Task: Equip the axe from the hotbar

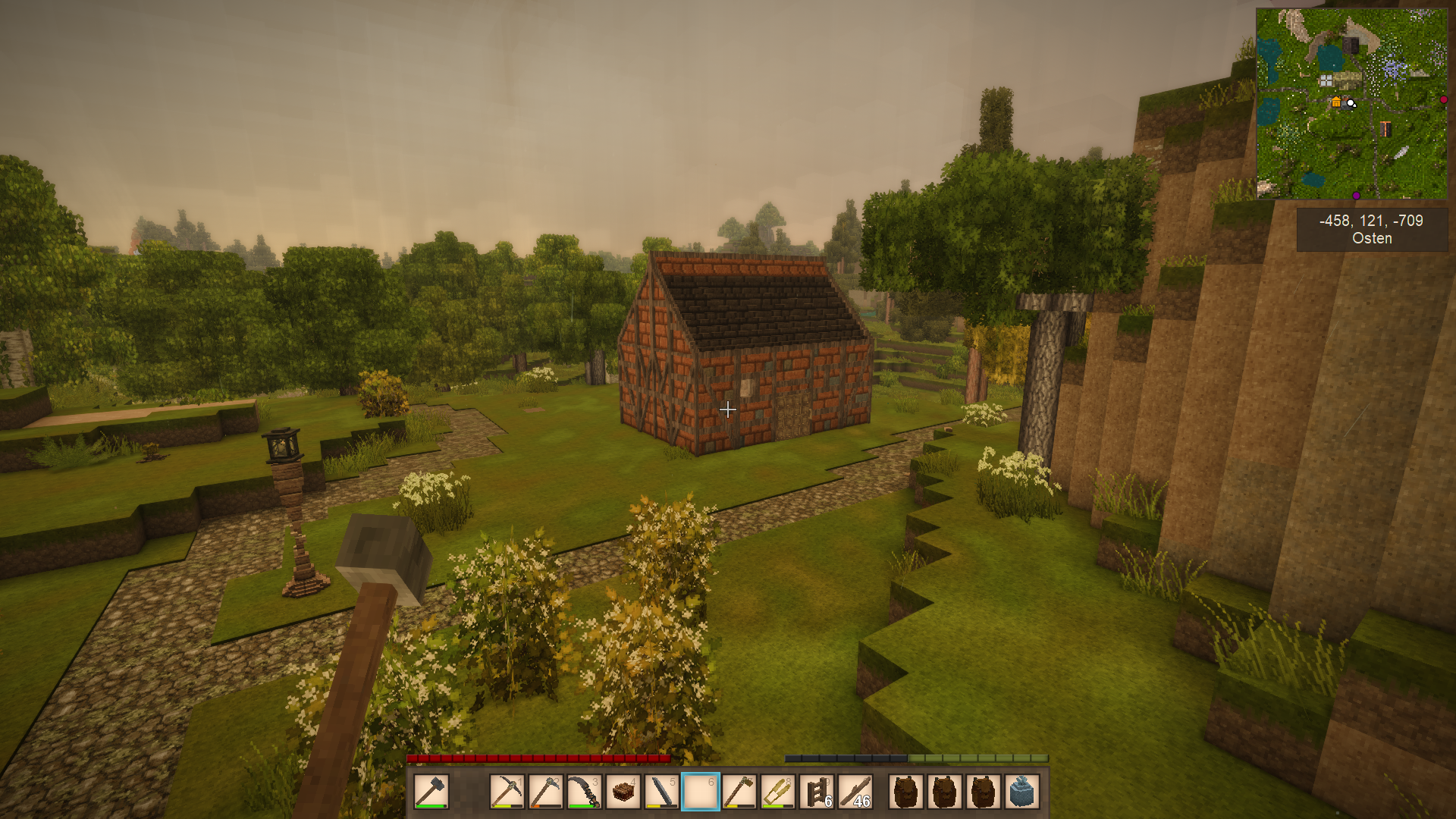Action: tap(739, 792)
